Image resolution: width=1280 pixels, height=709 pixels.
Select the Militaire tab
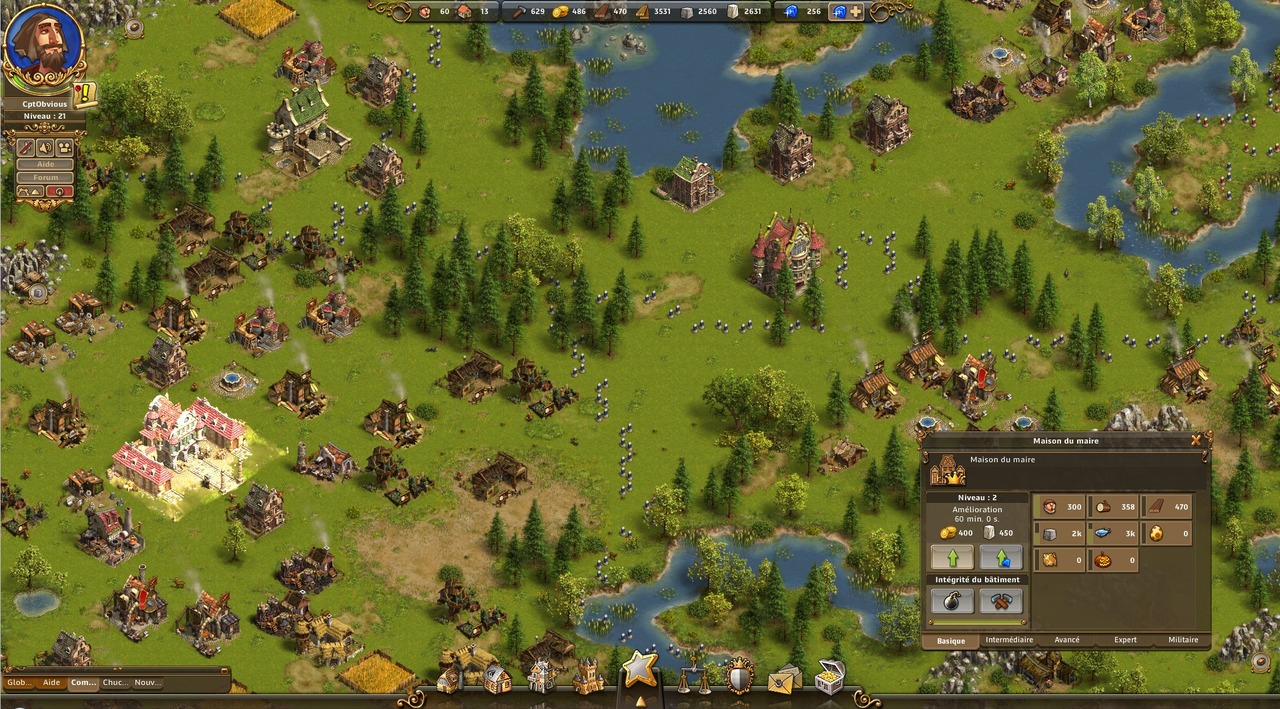1182,640
